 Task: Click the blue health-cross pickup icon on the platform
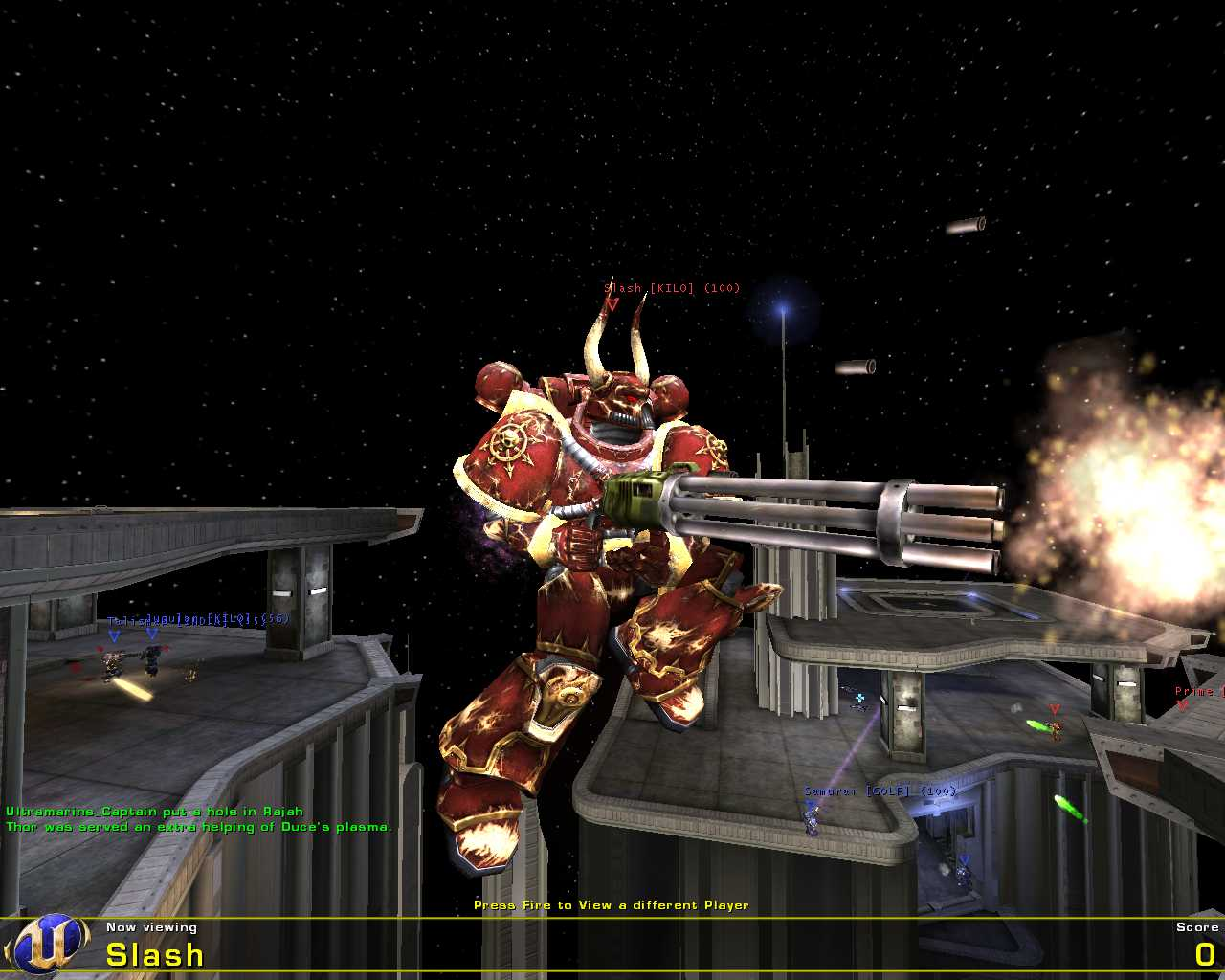(860, 697)
